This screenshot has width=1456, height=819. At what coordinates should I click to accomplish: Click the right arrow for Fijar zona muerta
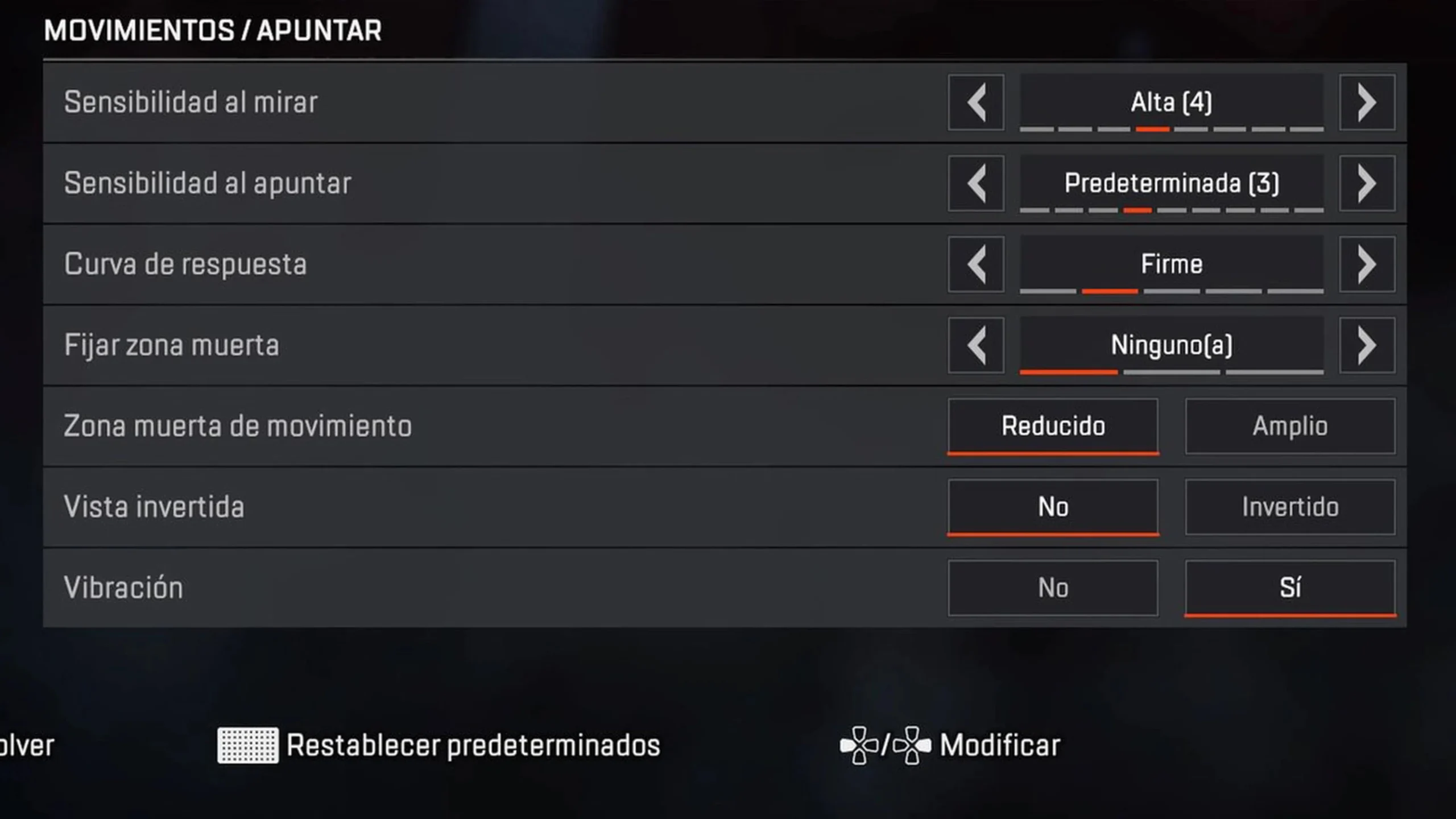[1367, 345]
